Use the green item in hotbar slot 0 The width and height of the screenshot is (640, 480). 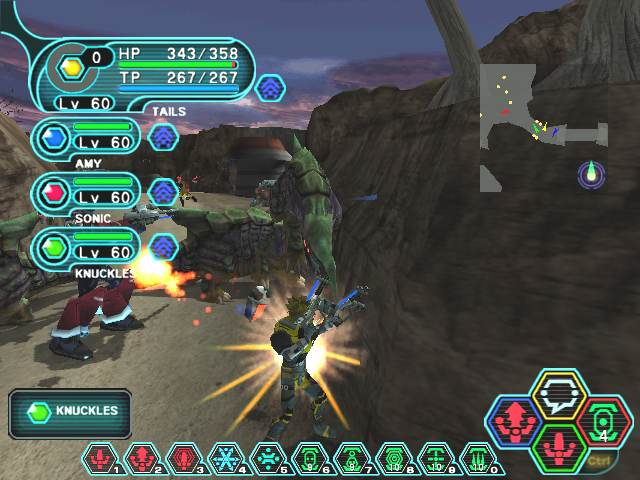pyautogui.click(x=479, y=459)
